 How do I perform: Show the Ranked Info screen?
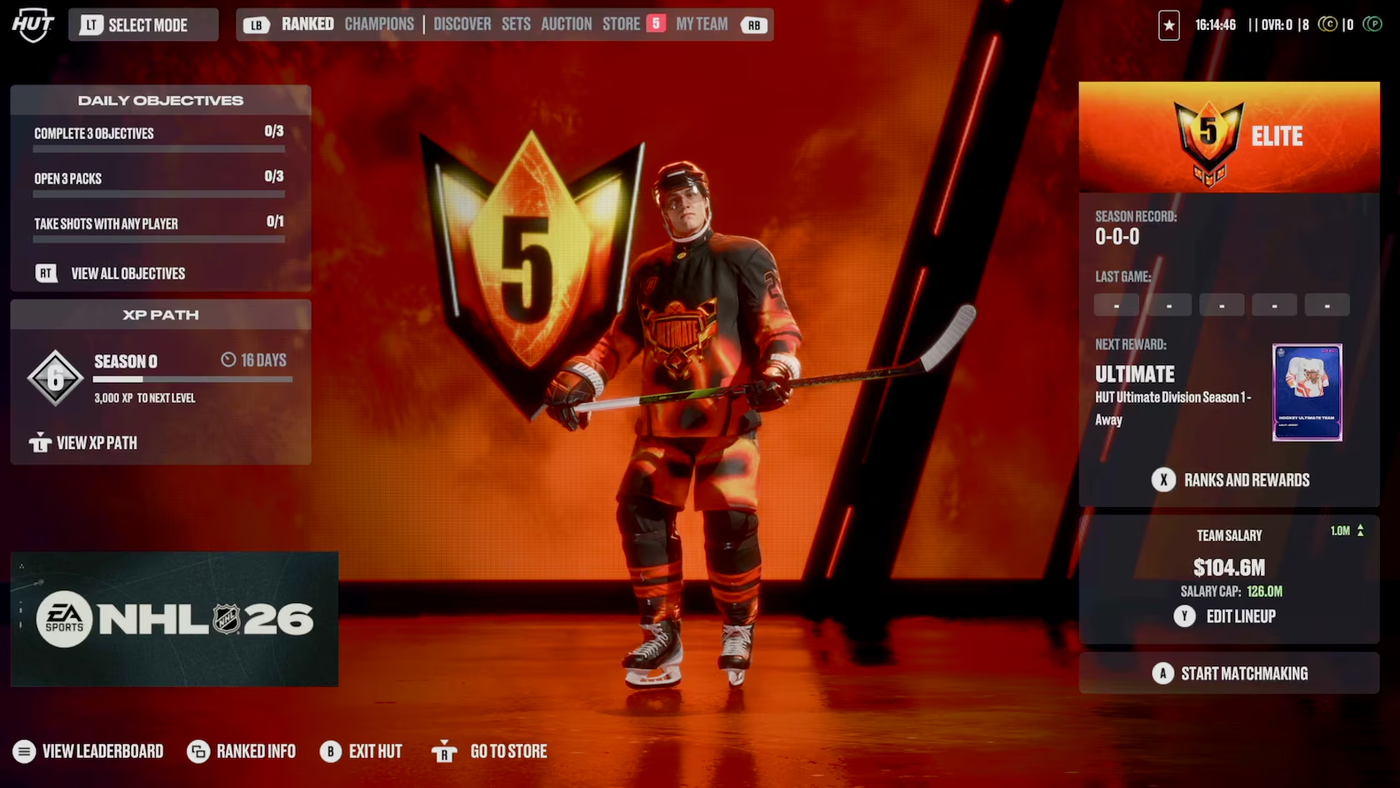point(255,751)
